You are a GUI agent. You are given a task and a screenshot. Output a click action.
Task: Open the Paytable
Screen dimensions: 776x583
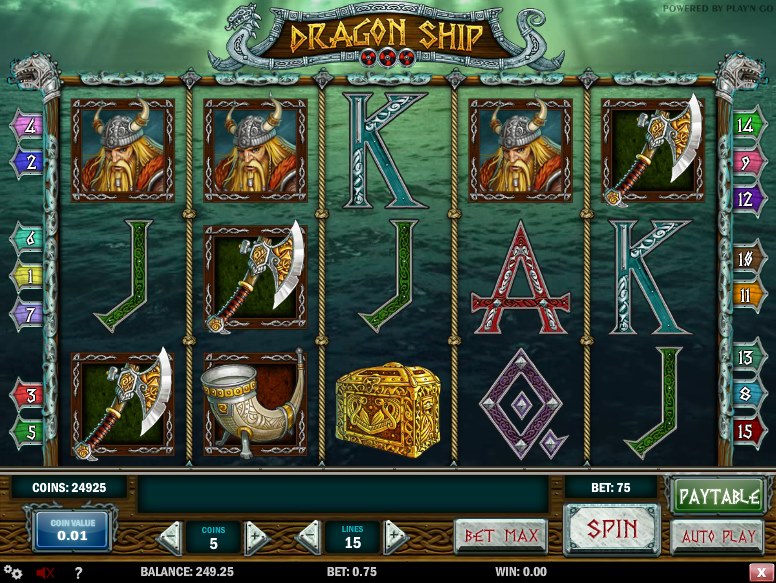click(x=716, y=494)
